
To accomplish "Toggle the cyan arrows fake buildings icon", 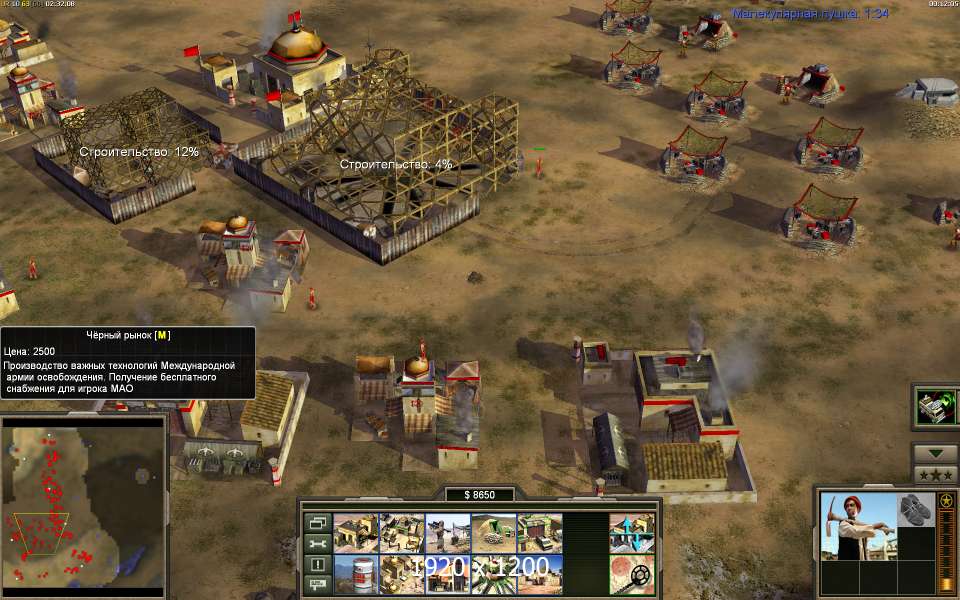I will pyautogui.click(x=631, y=533).
